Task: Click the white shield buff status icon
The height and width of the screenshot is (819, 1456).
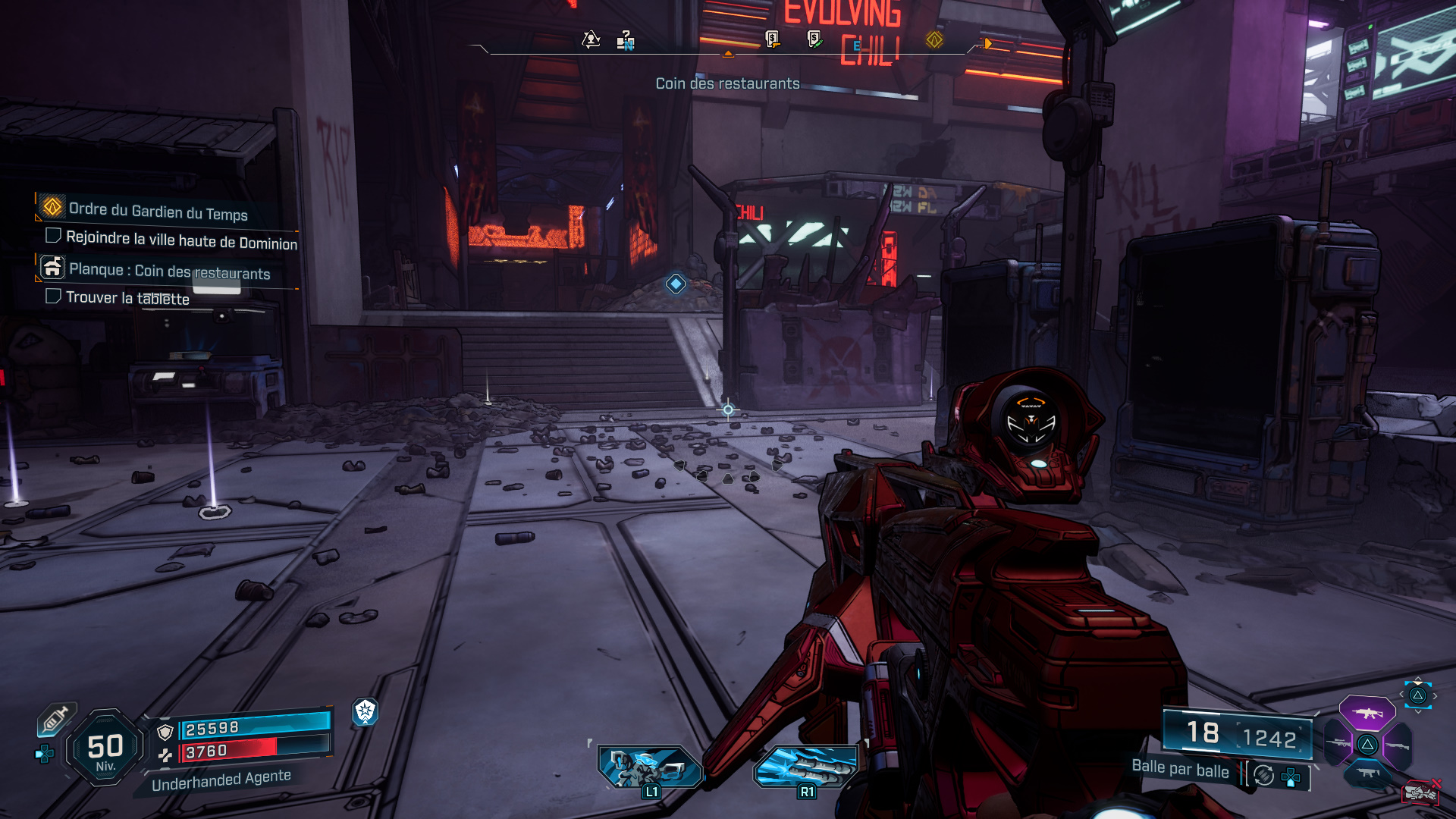Action: tap(365, 711)
